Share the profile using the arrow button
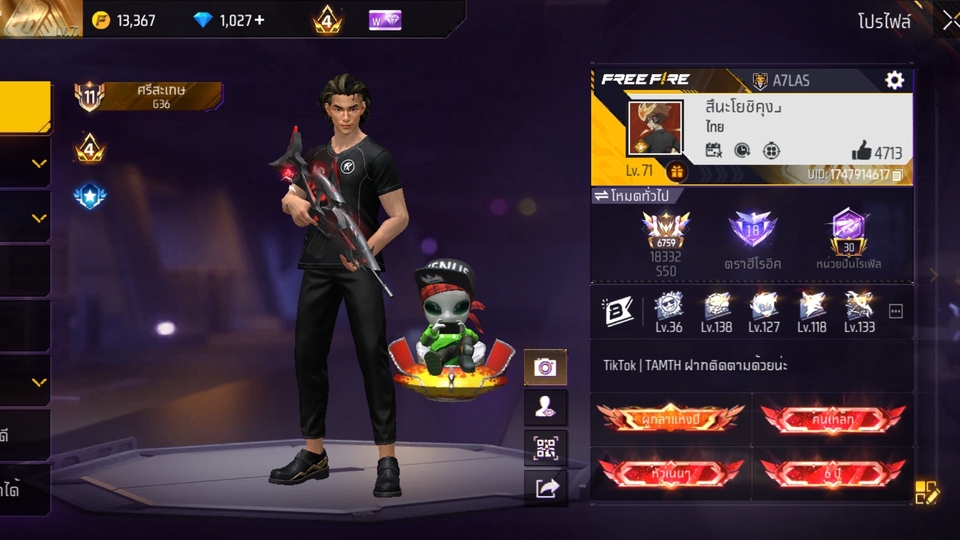The height and width of the screenshot is (540, 960). [545, 488]
